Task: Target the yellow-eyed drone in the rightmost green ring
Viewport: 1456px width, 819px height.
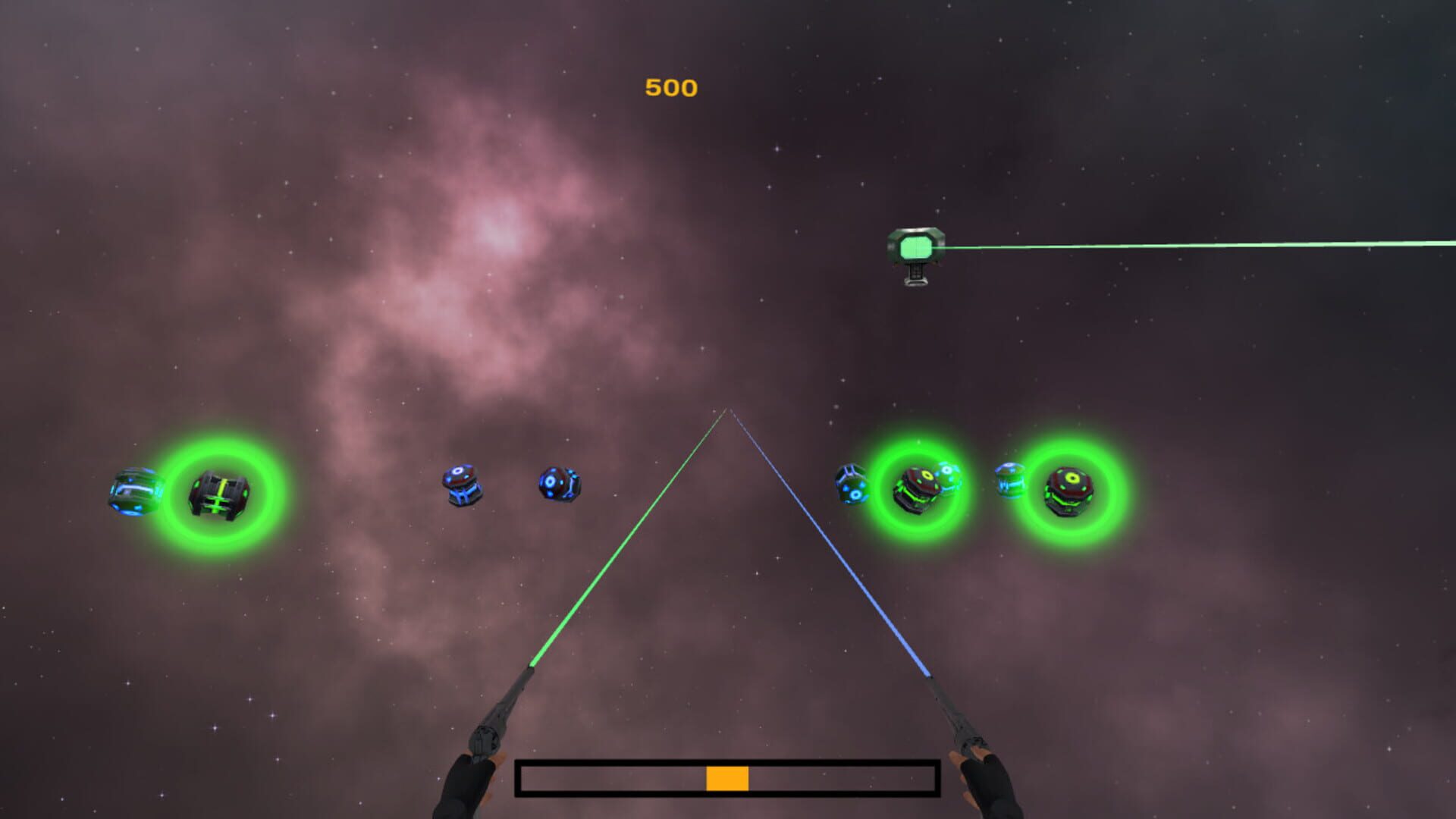Action: click(x=1069, y=491)
